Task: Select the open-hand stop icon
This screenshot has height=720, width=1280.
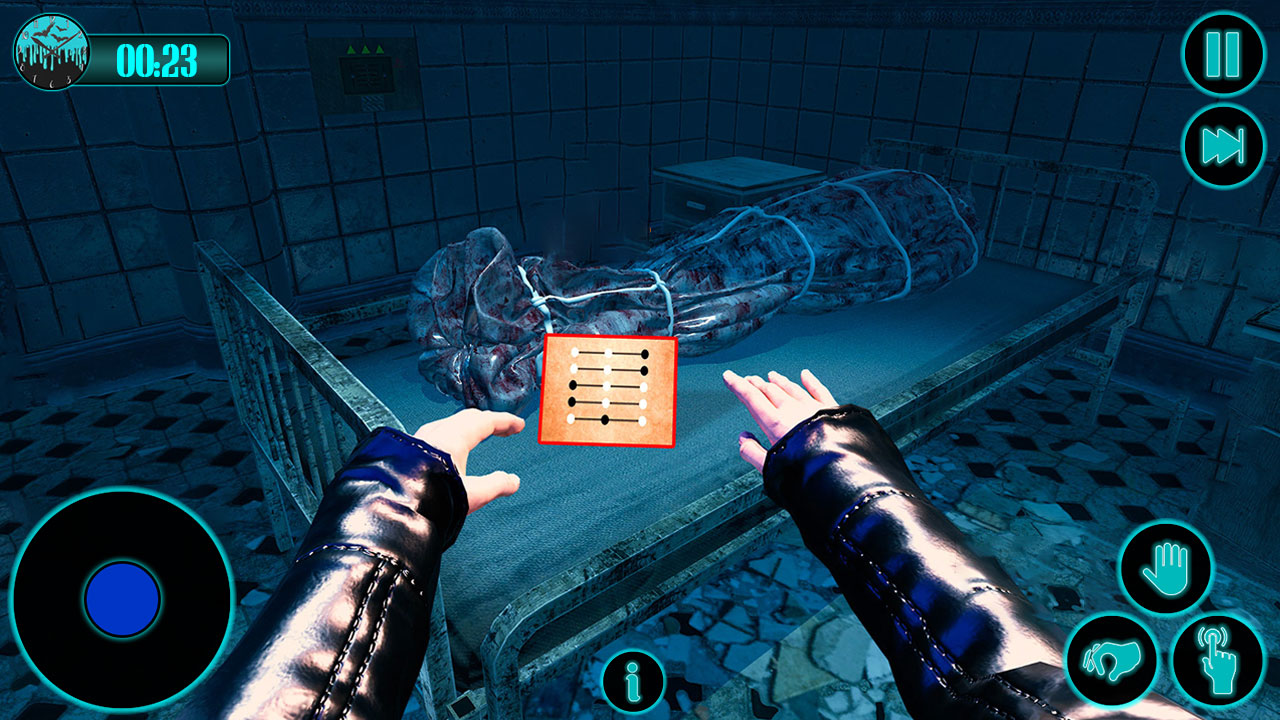Action: (1166, 566)
